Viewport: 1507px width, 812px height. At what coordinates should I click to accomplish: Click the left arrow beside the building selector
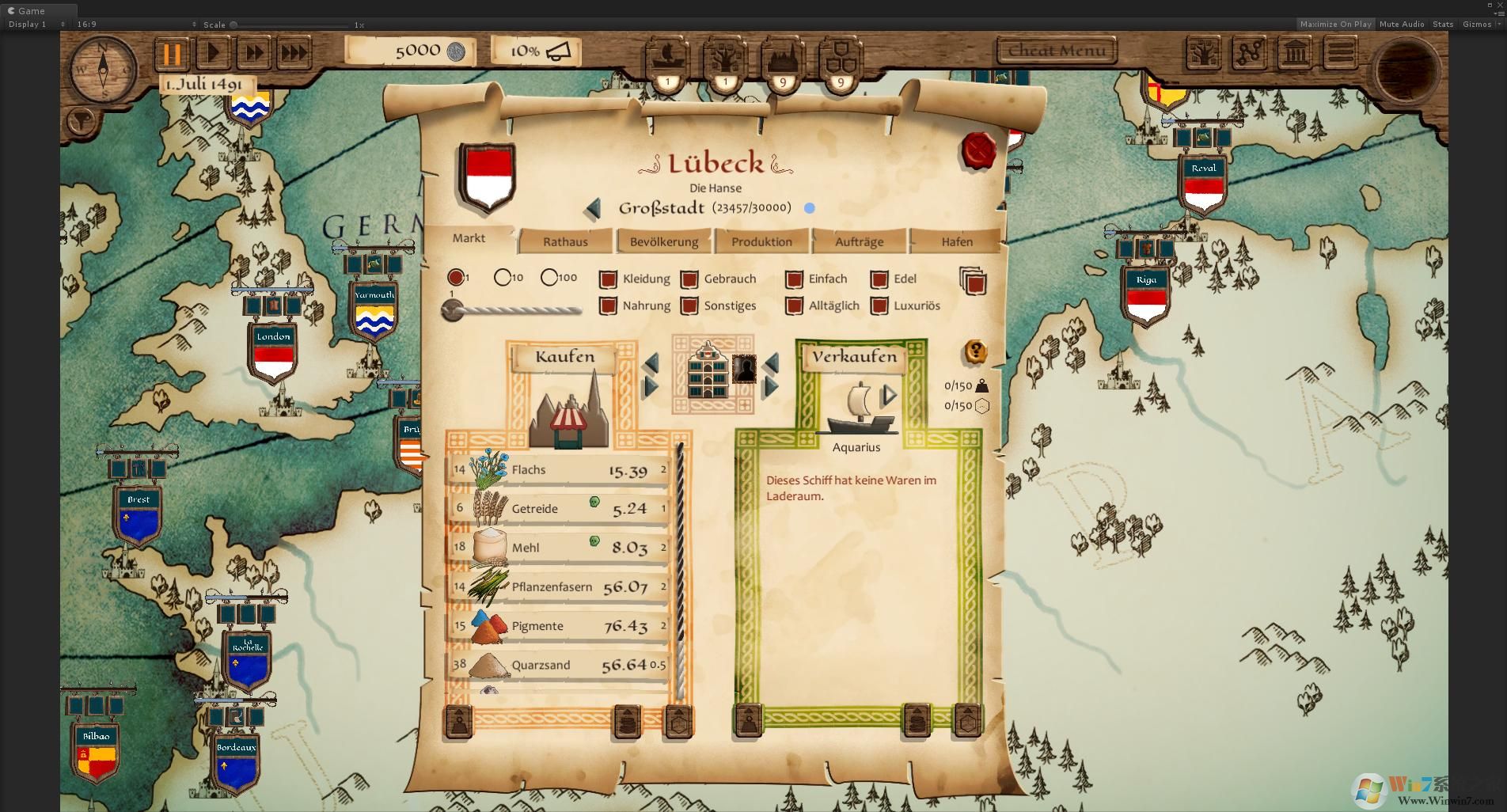tap(651, 362)
